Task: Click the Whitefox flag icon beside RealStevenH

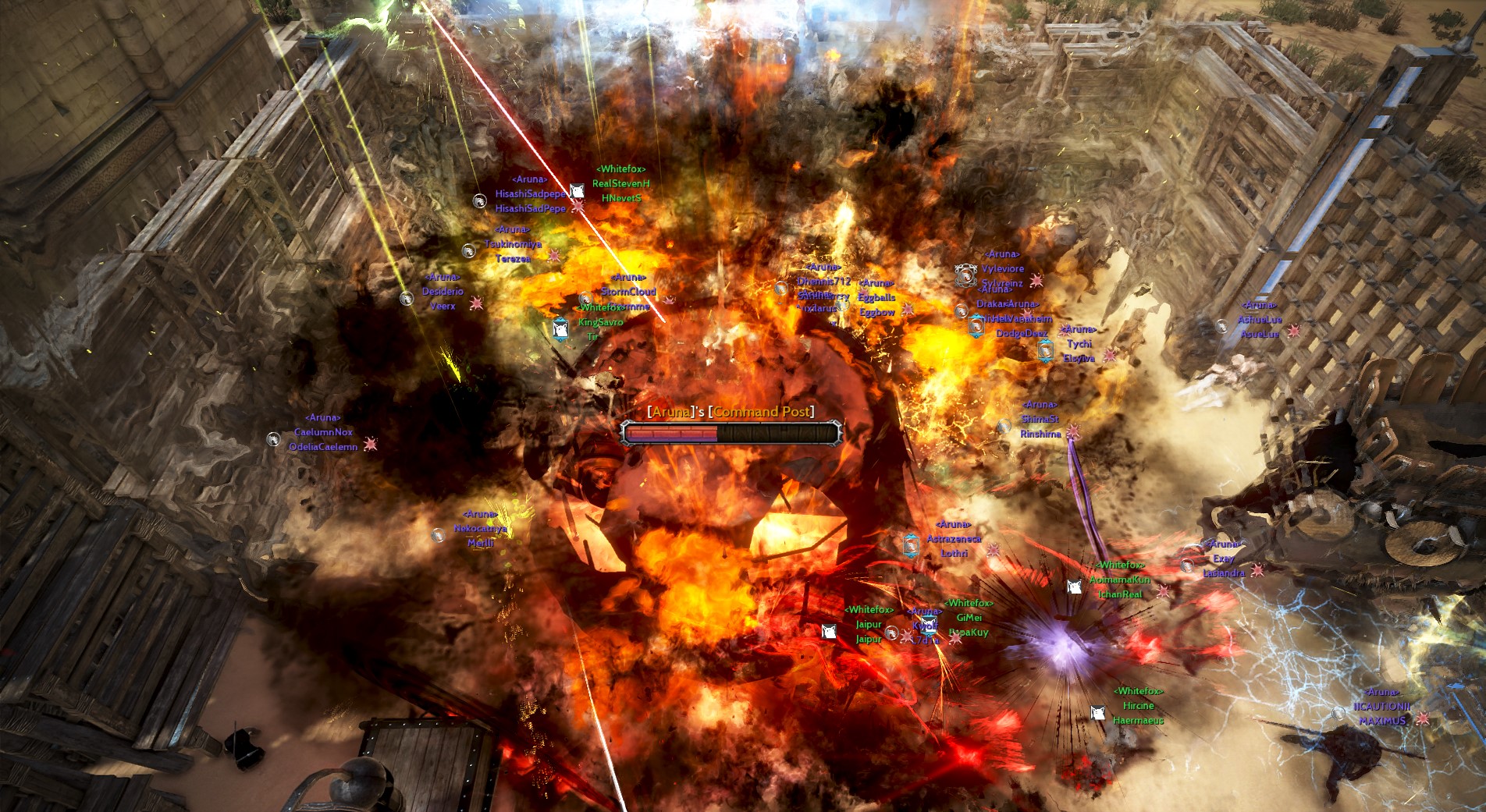Action: (577, 190)
